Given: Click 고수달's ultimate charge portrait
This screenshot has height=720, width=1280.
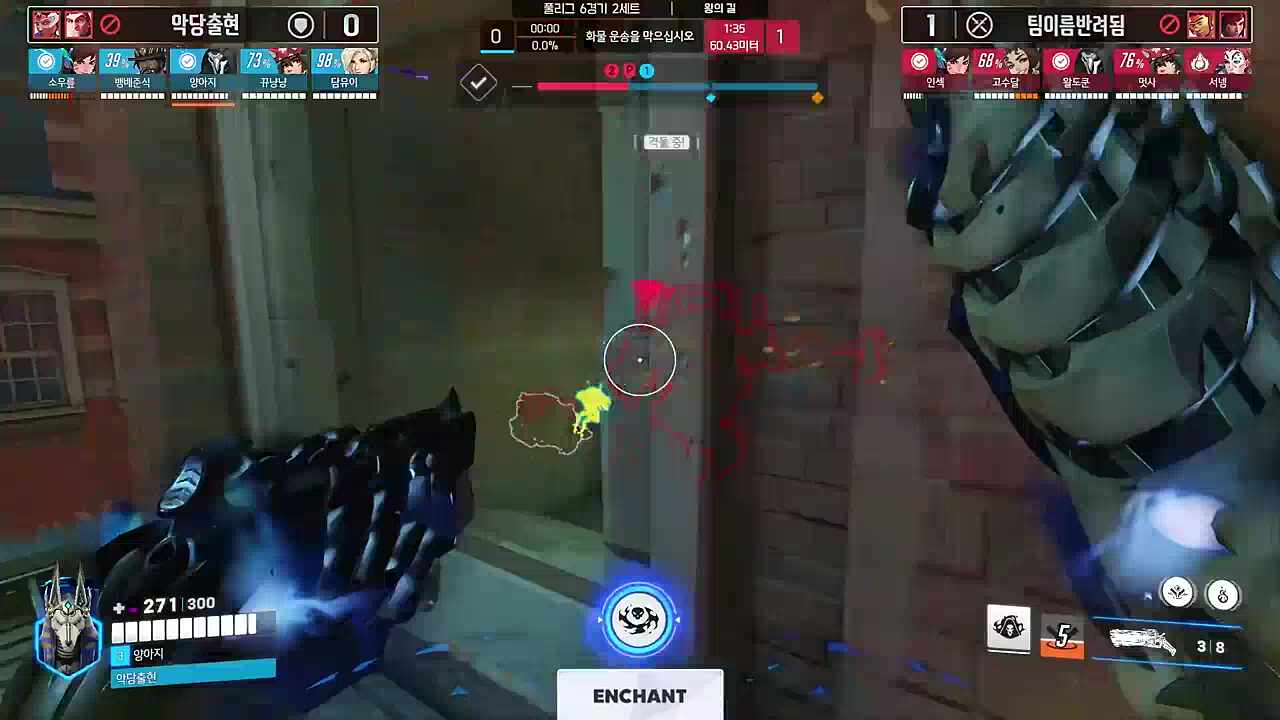Looking at the screenshot, I should (x=1006, y=62).
